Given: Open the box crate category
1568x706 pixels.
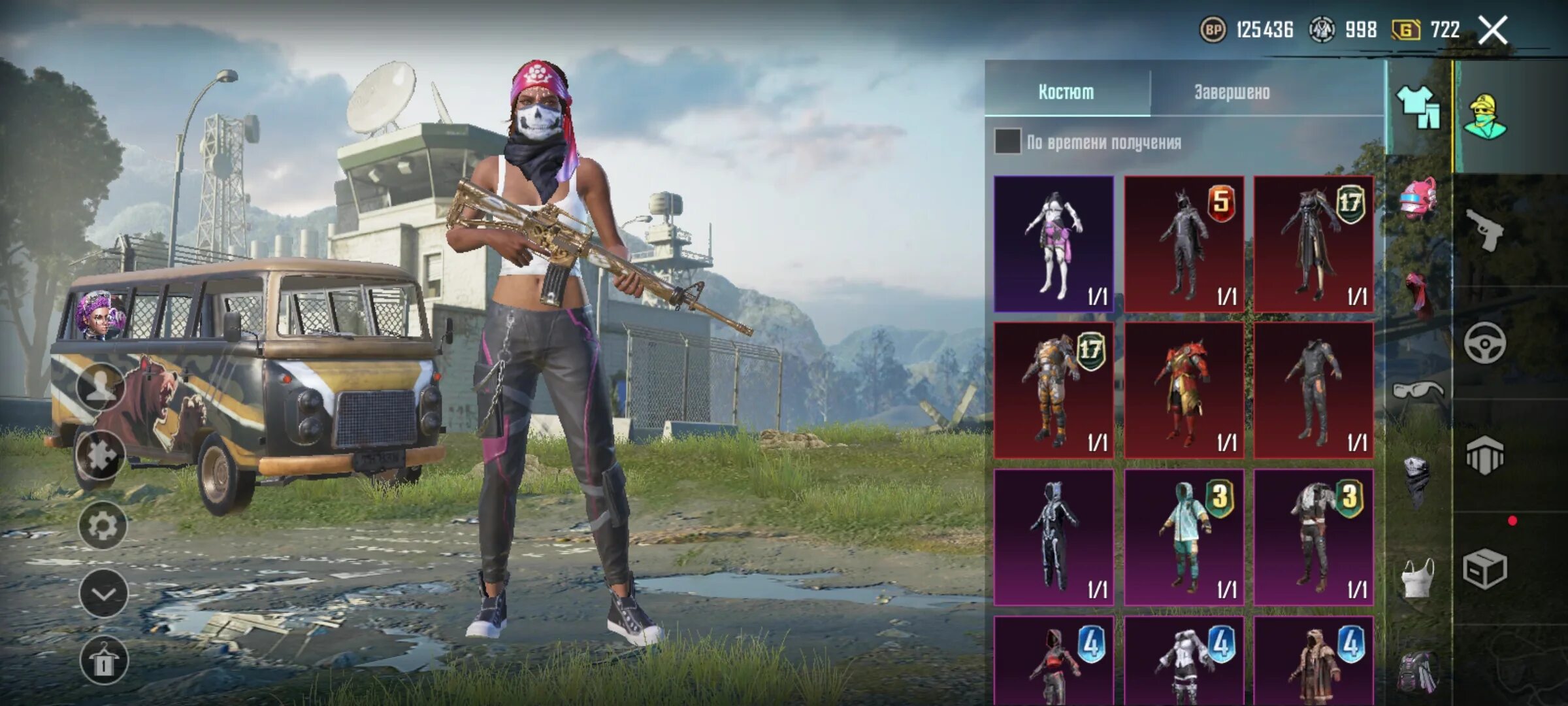Looking at the screenshot, I should (x=1484, y=569).
